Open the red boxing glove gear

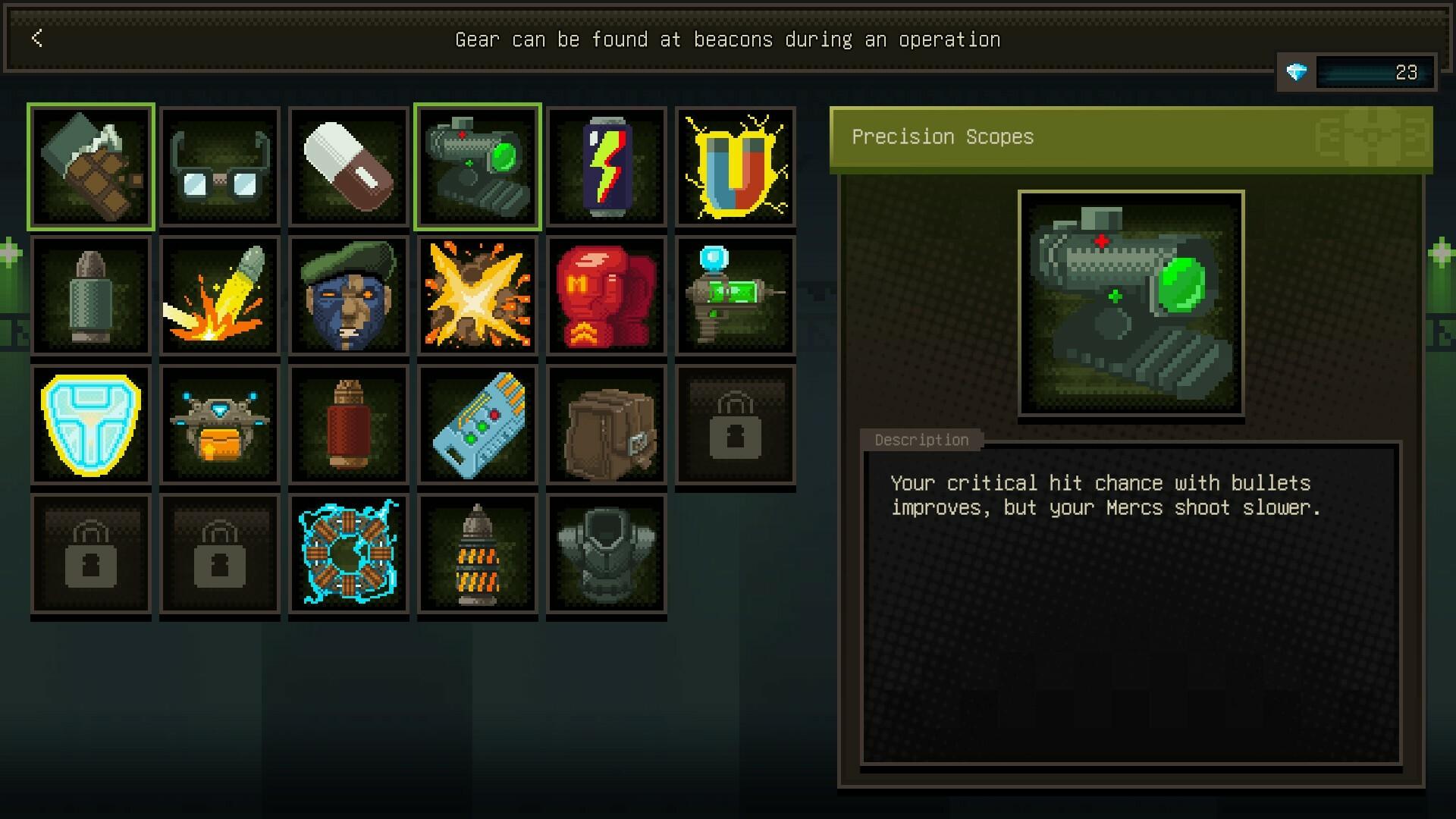(x=606, y=295)
